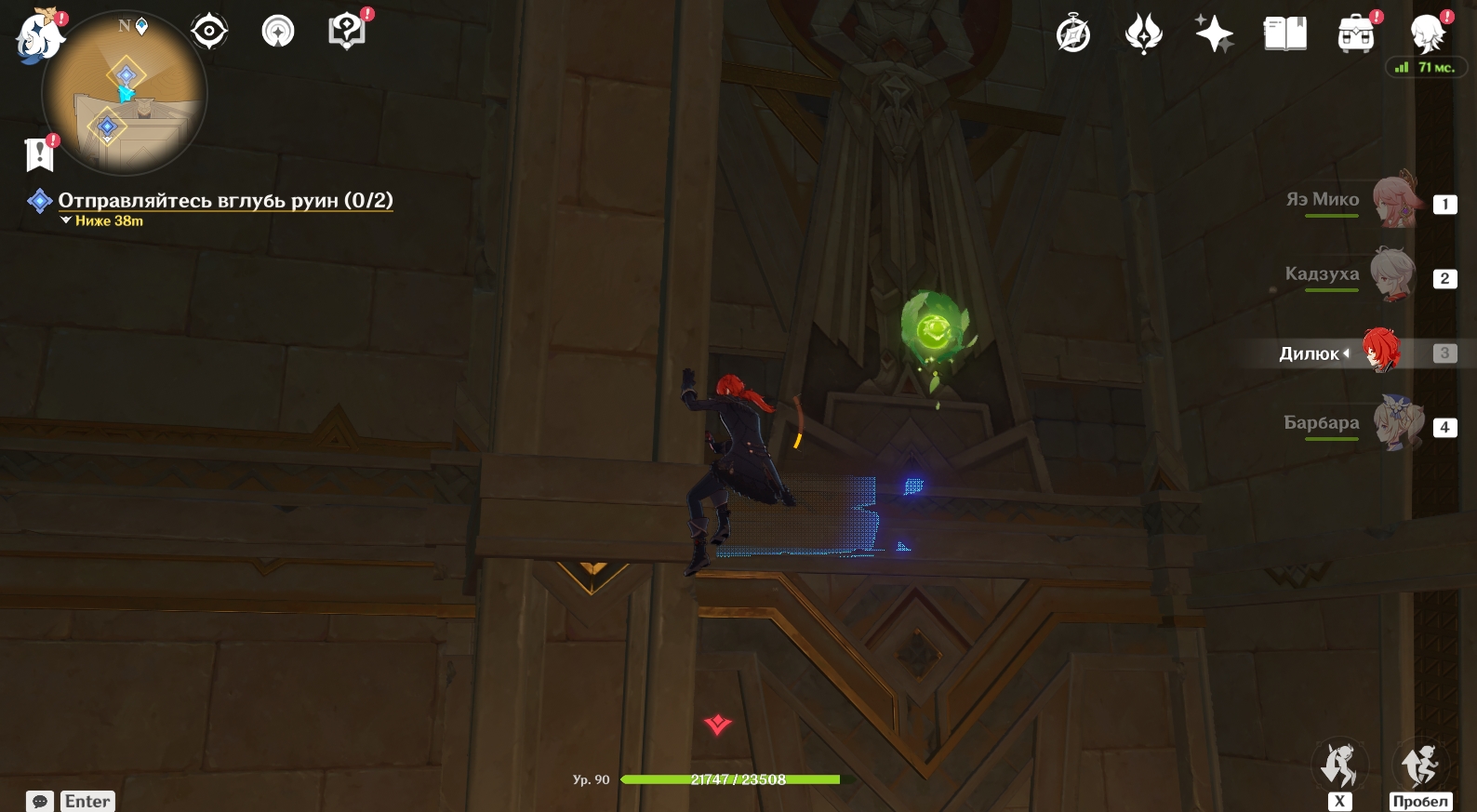Open the quest navigation target icon

[209, 33]
